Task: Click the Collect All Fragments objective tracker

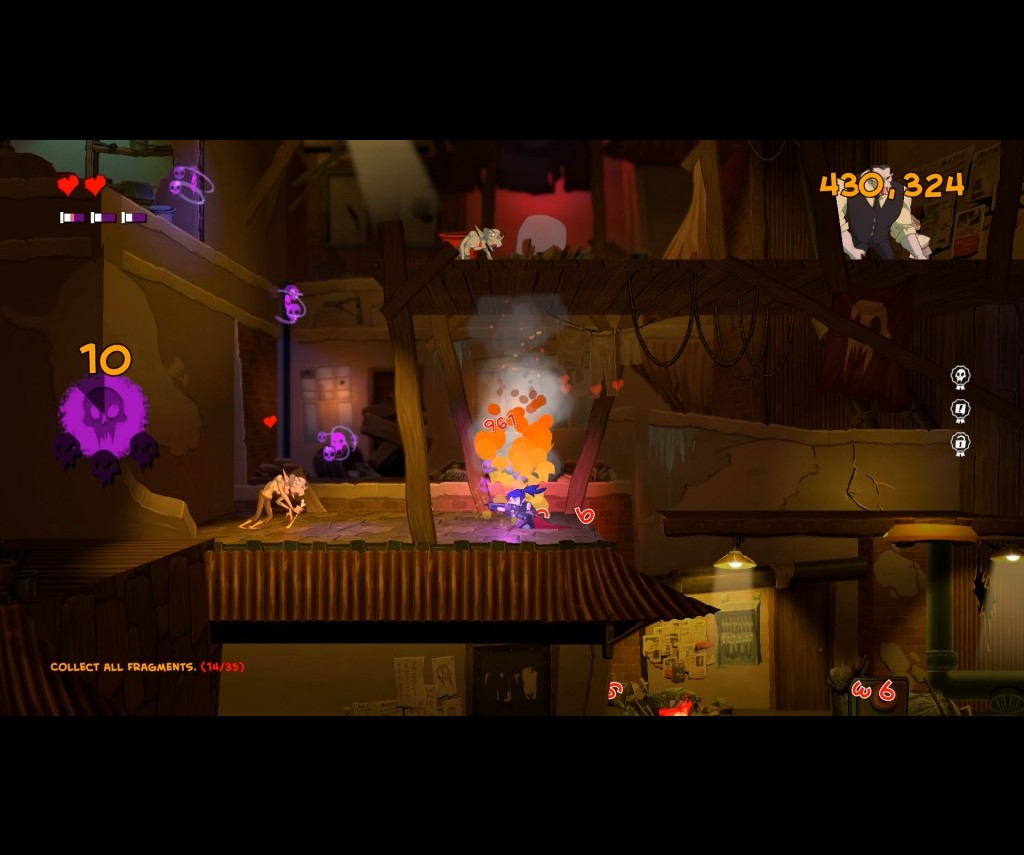Action: point(147,667)
